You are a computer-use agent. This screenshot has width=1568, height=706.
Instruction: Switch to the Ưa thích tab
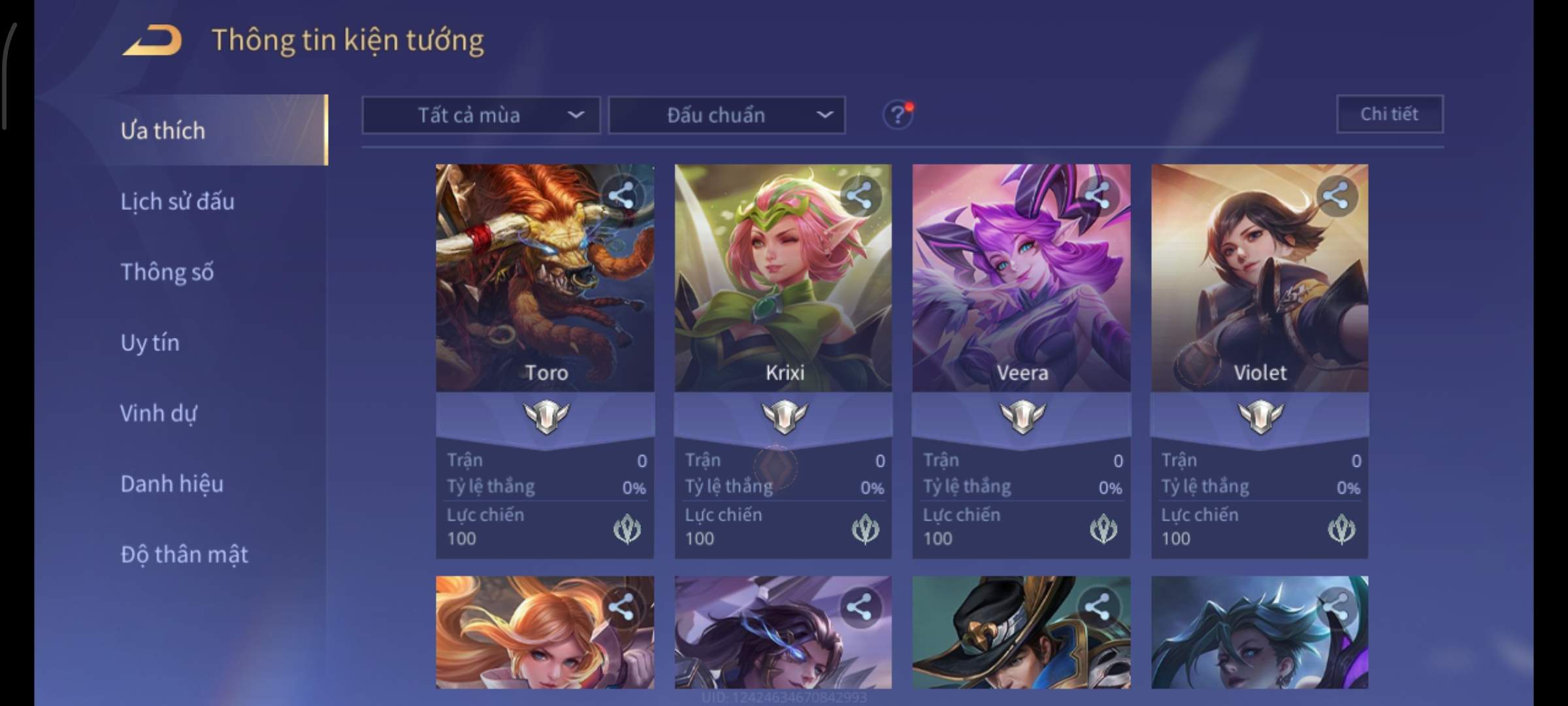[163, 131]
